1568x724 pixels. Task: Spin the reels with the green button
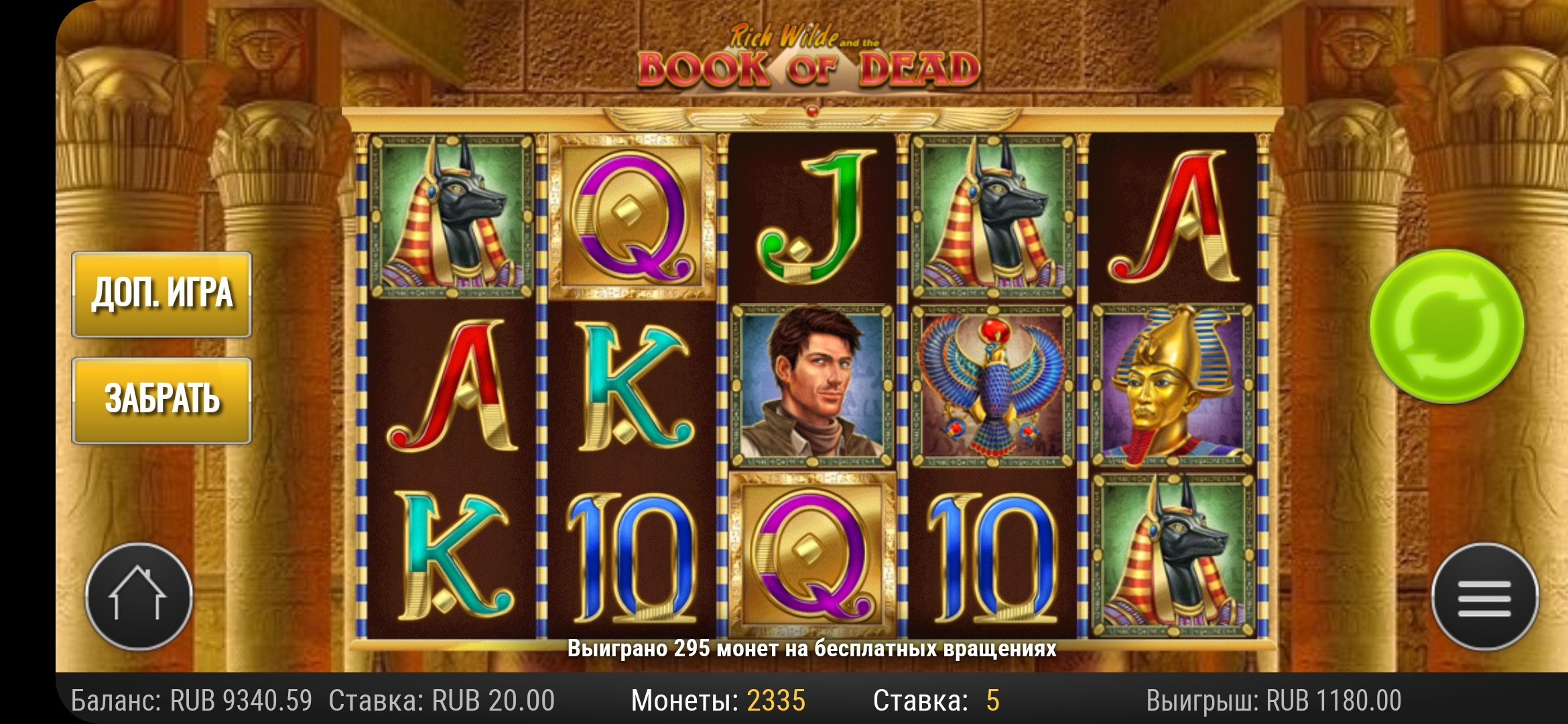pos(1447,326)
